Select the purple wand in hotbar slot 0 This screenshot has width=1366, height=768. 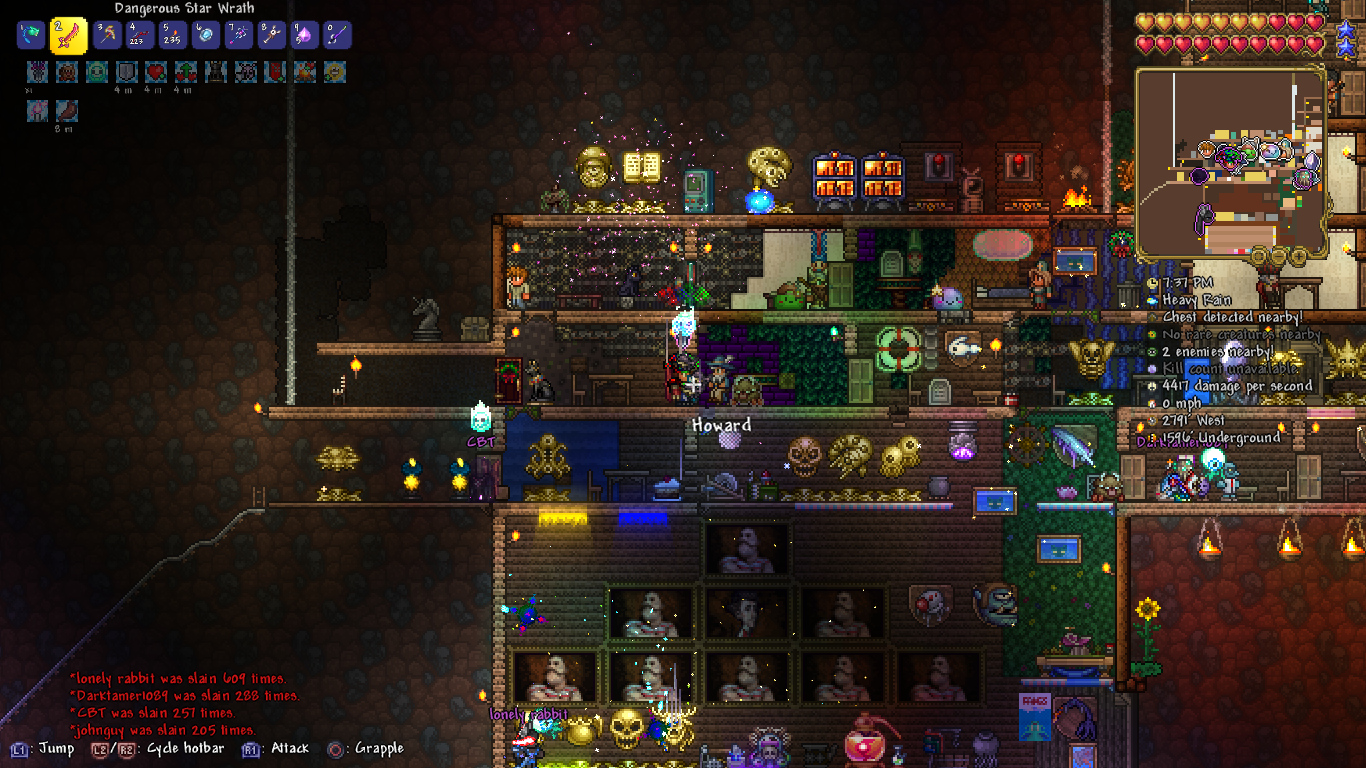337,36
